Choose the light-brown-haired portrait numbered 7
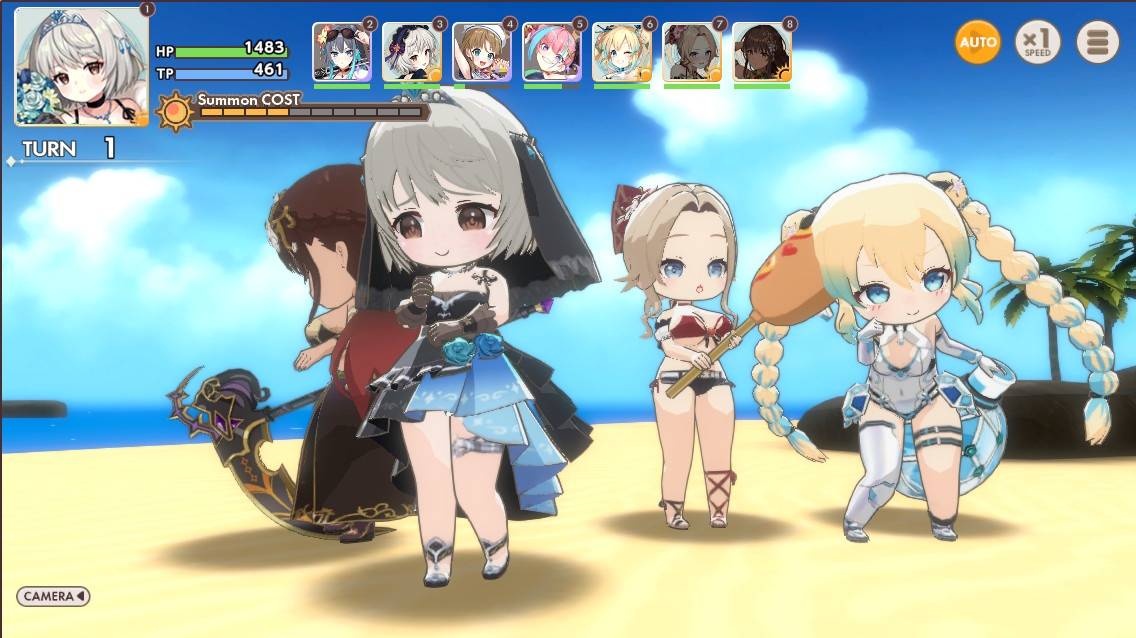 [691, 52]
